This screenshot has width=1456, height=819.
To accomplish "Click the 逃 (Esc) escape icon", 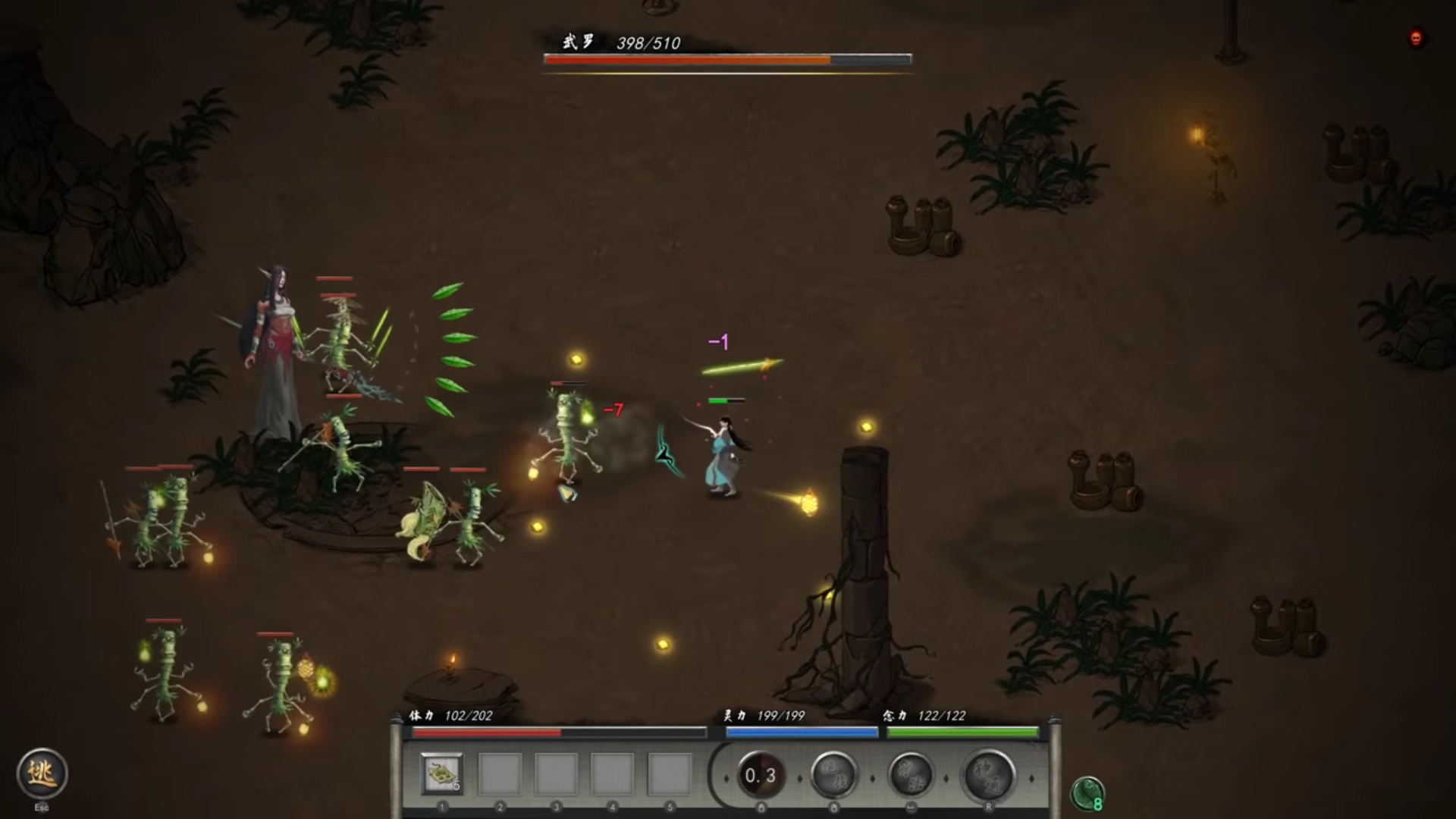I will [42, 773].
